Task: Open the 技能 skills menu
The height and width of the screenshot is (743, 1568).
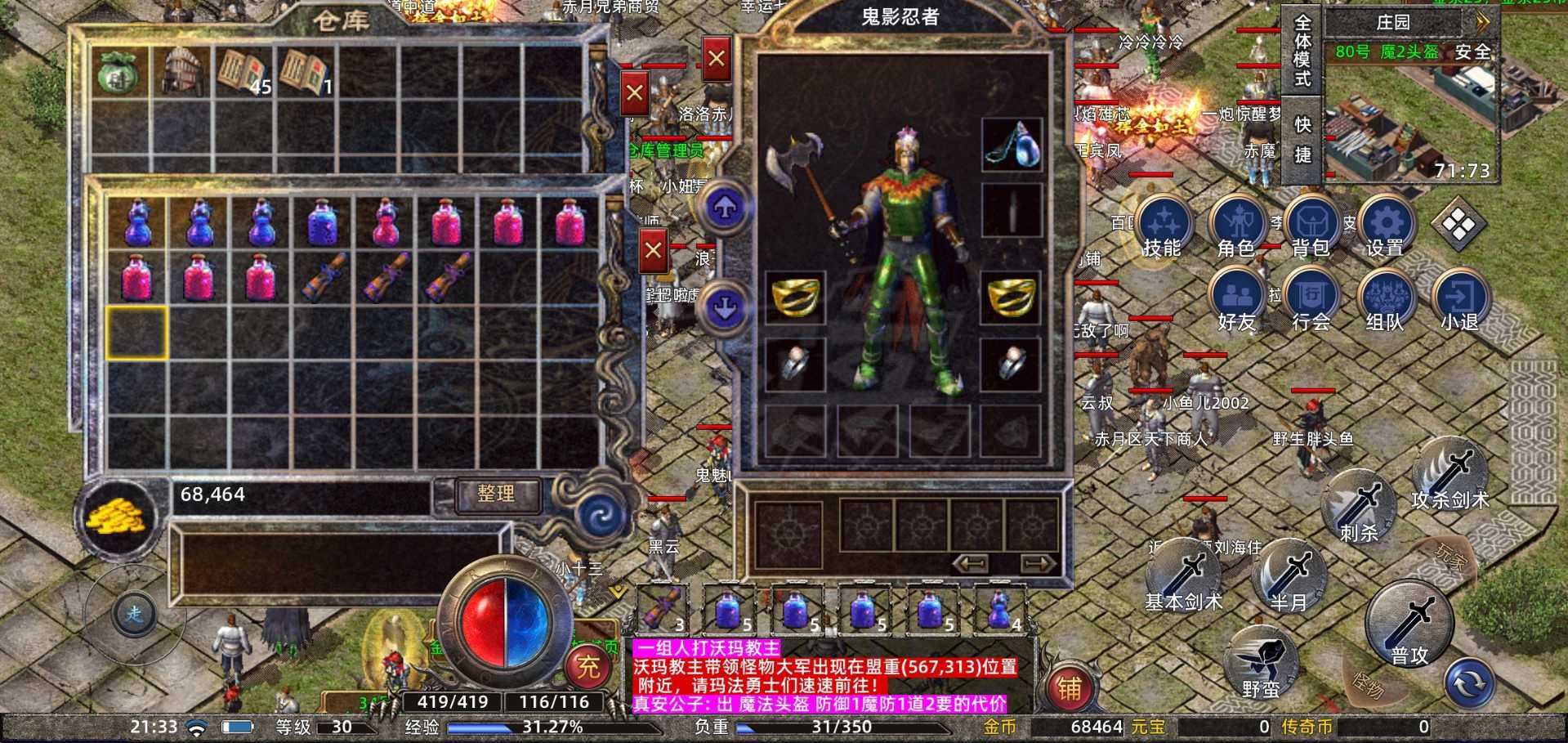Action: click(1162, 226)
